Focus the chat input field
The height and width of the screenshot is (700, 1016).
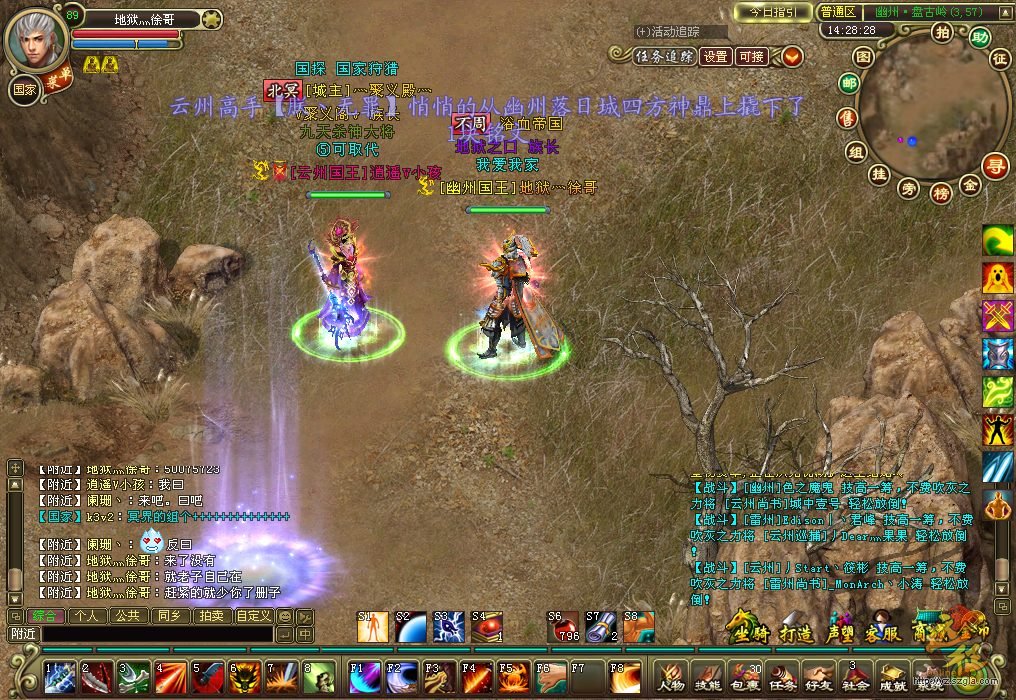pos(155,634)
